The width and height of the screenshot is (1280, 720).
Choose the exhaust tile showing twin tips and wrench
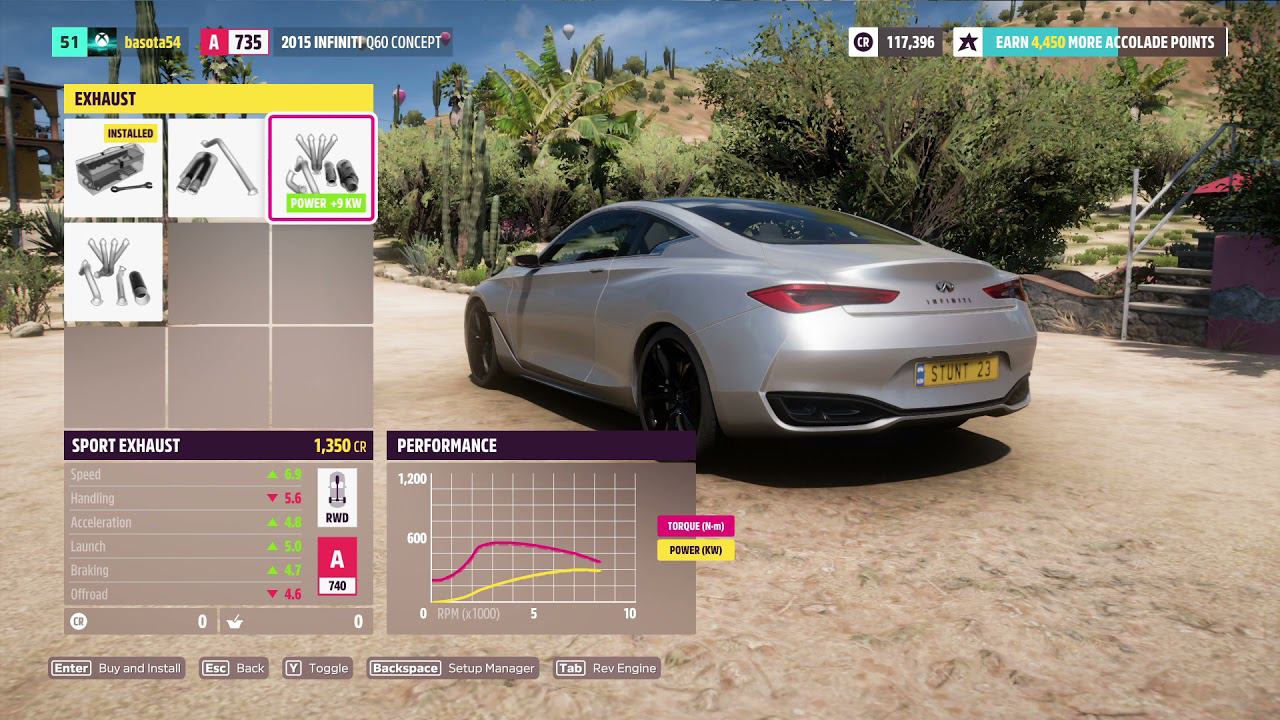tap(217, 167)
